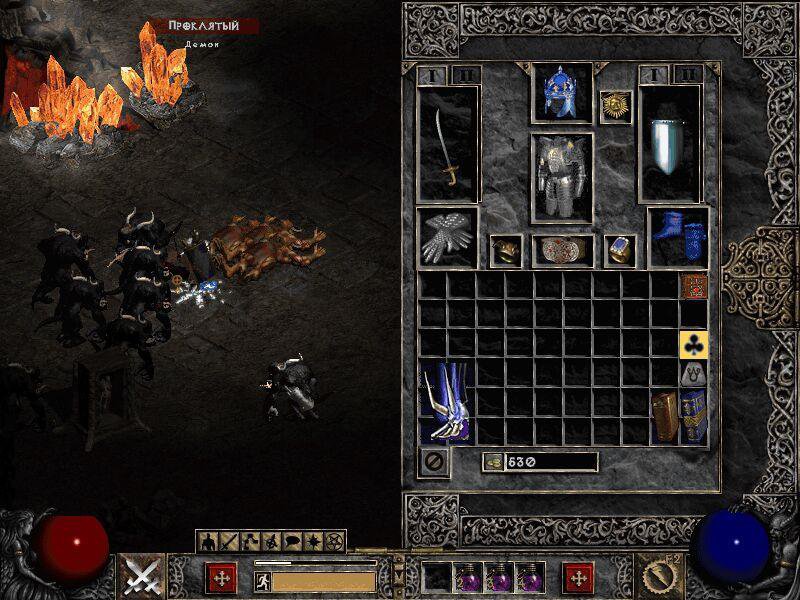Select the blue-gem ring slot
Screen dimensions: 800x600
point(619,250)
